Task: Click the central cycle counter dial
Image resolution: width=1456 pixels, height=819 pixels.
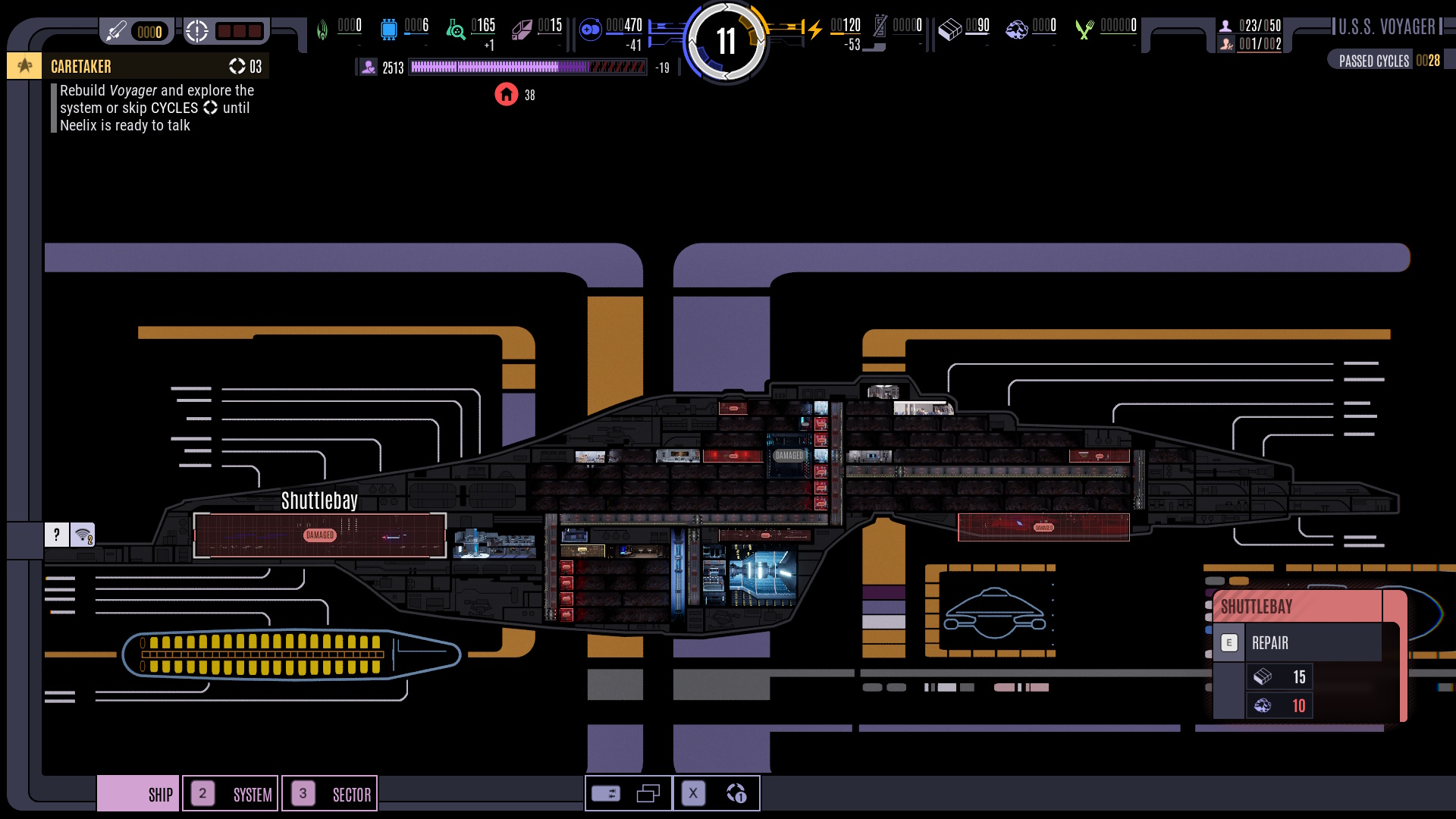Action: pos(726,41)
